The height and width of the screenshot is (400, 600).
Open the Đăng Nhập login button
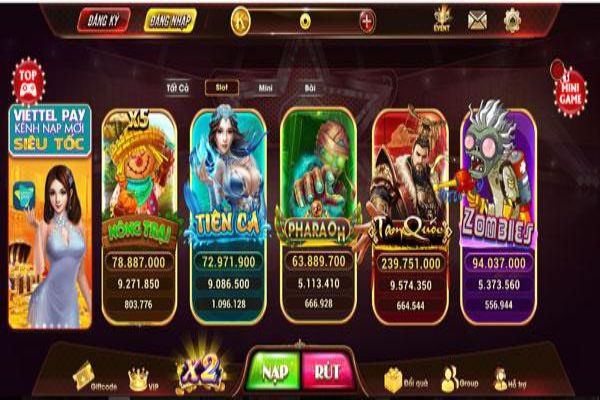(x=169, y=19)
